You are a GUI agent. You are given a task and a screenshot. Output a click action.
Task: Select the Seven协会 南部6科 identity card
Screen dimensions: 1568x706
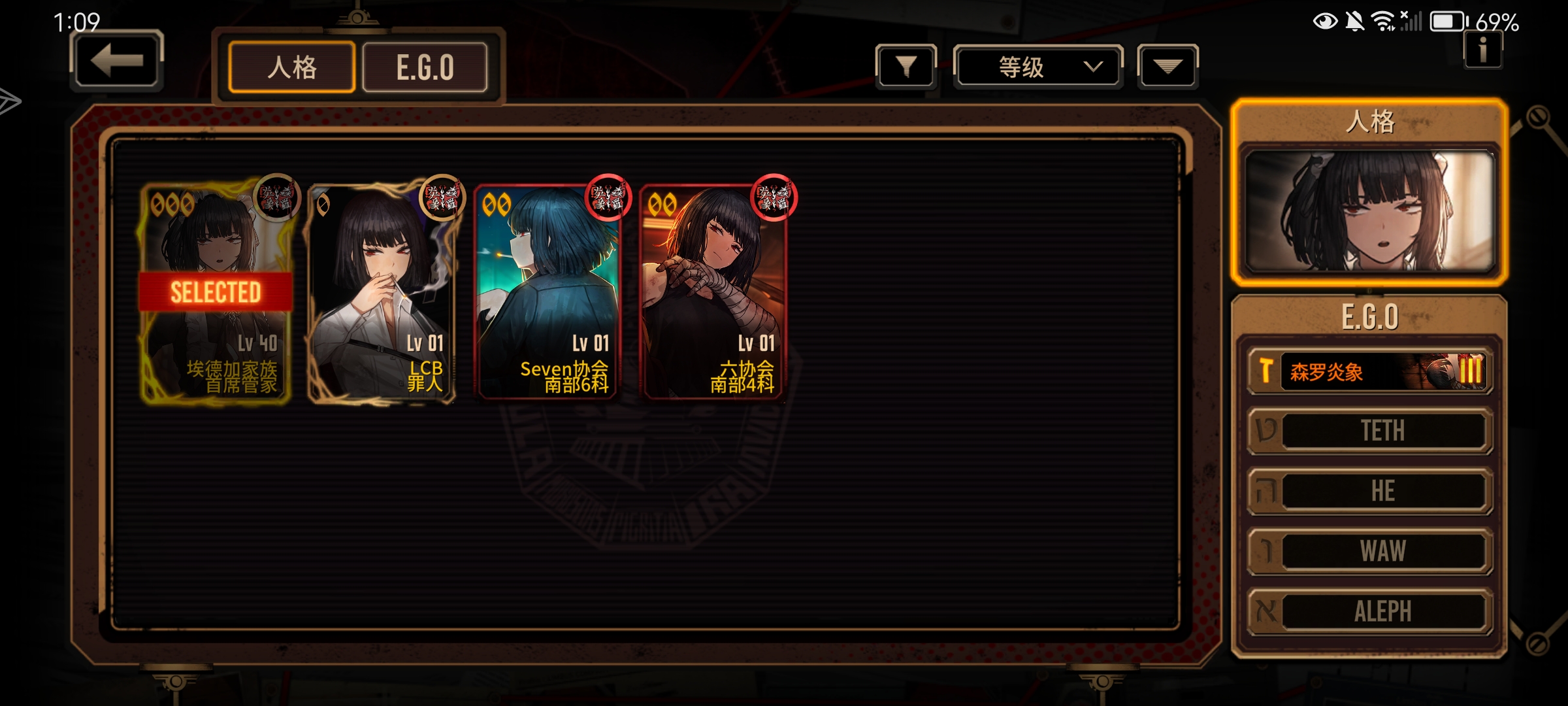[x=547, y=292]
